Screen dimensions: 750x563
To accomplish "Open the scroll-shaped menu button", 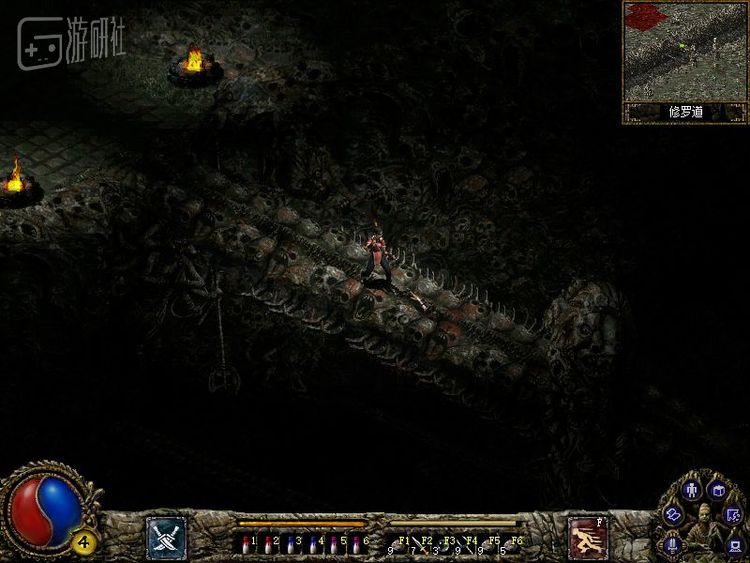I will click(x=672, y=513).
